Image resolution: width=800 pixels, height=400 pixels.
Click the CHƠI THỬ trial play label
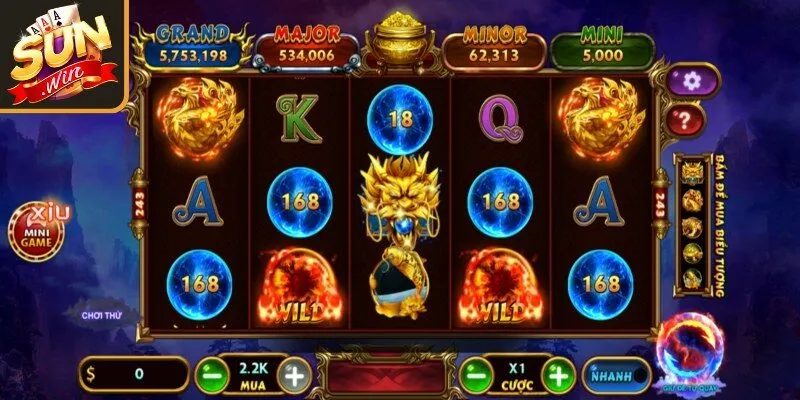coord(101,315)
